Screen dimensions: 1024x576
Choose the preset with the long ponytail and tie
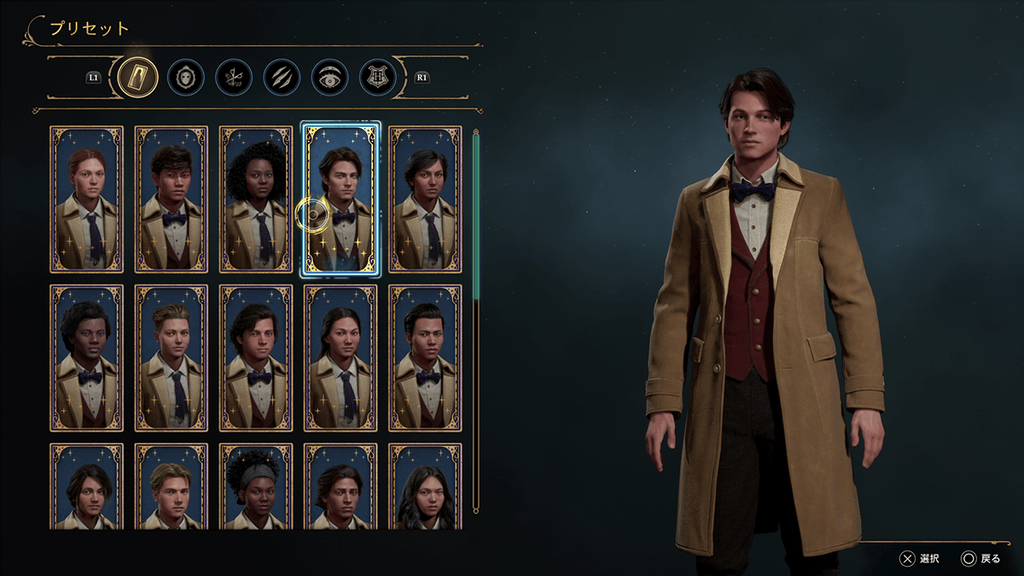click(x=341, y=358)
